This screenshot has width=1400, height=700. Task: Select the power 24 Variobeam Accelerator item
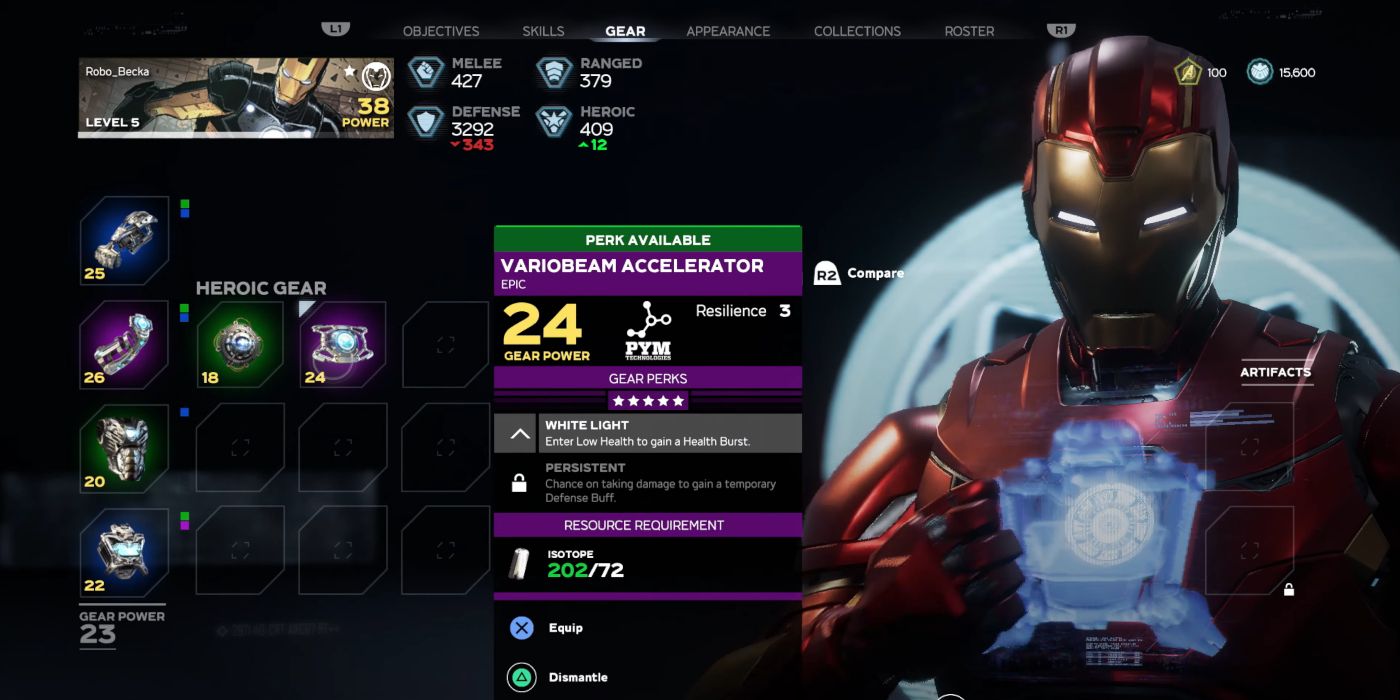click(343, 345)
